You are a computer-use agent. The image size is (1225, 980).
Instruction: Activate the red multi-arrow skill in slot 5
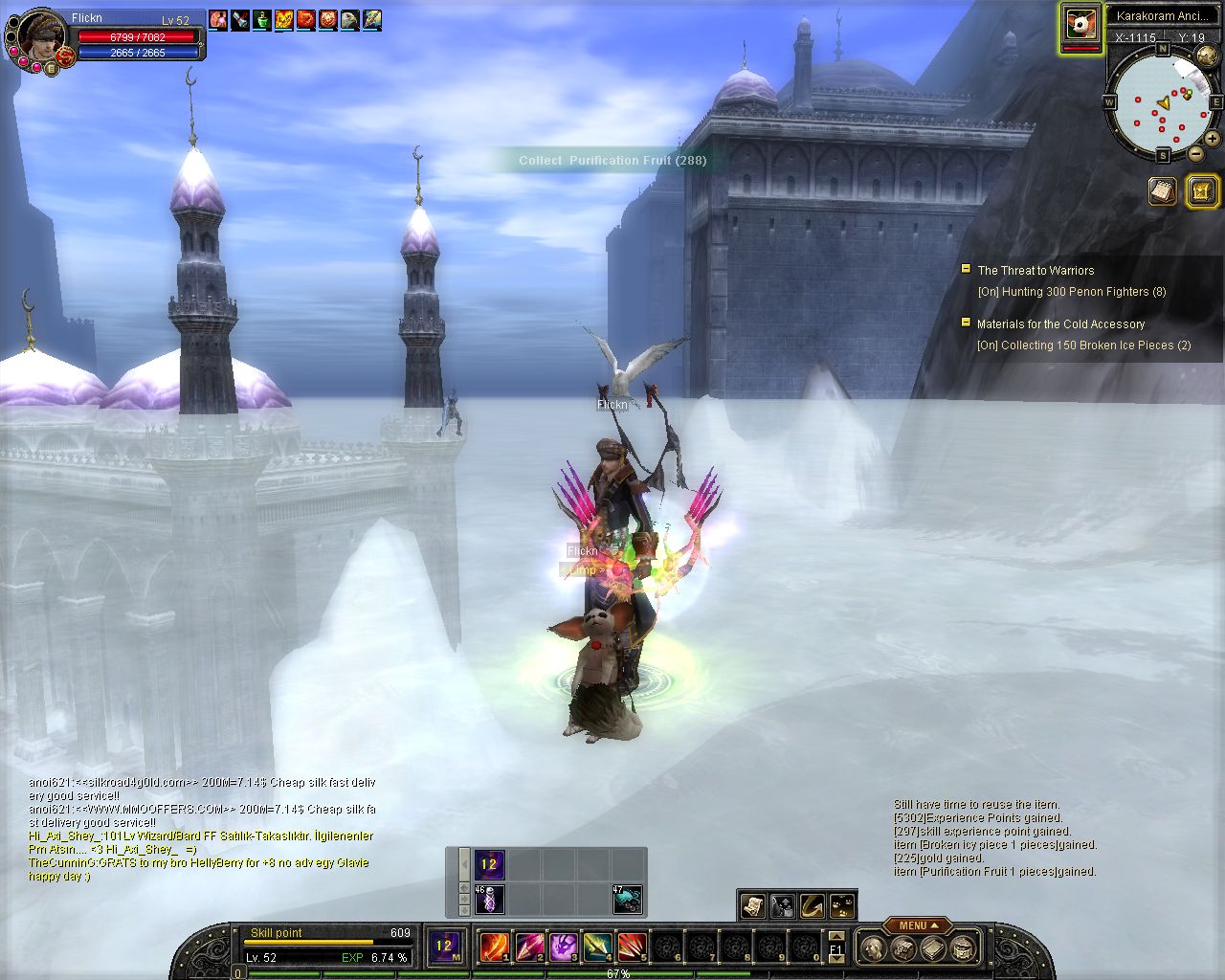point(632,947)
